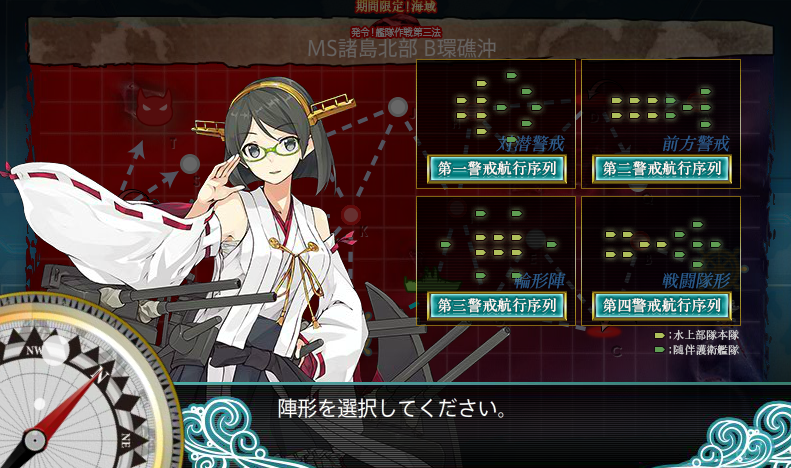Confirm 第四警戒航行序列 formation button
This screenshot has width=791, height=468.
point(661,305)
